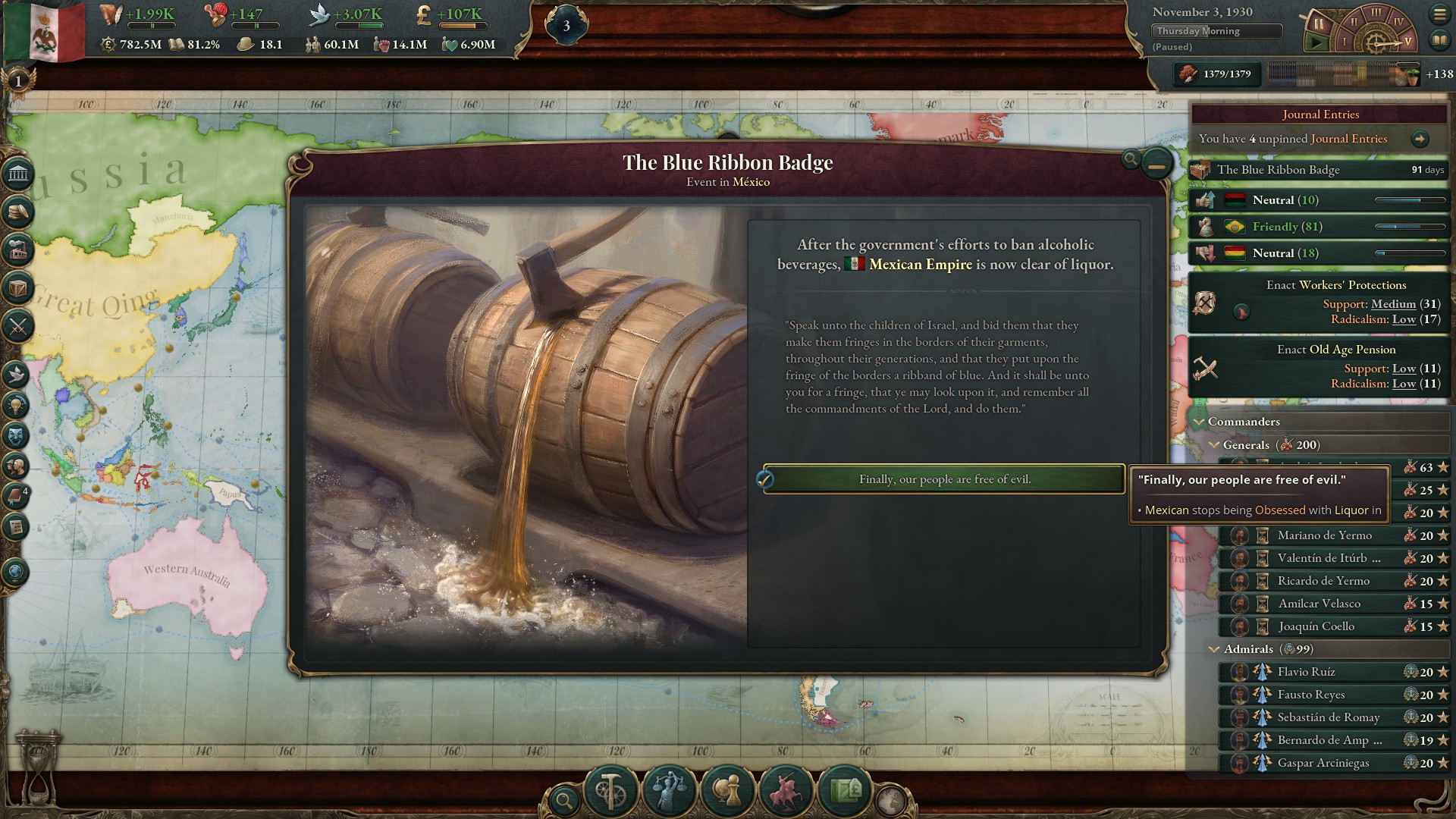The image size is (1456, 819).
Task: Minimize the Blue Ribbon Badge event window
Action: 1156,164
